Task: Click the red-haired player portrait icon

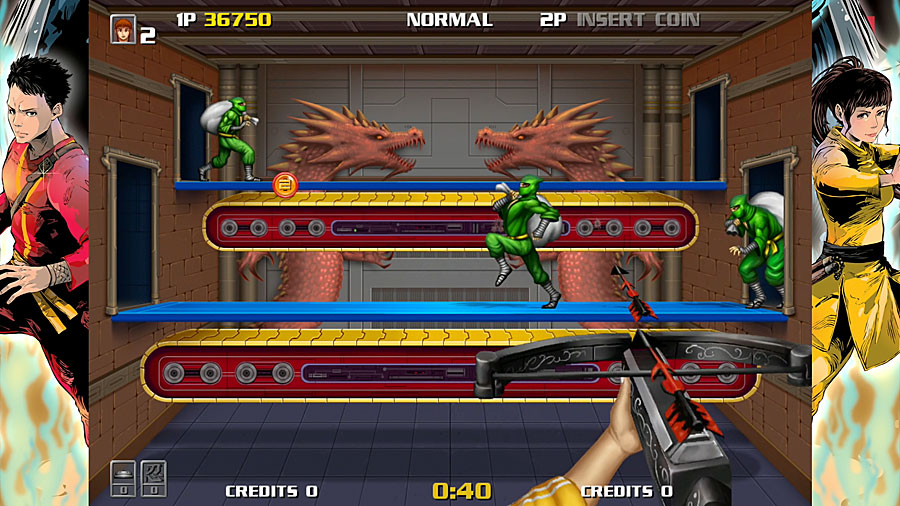Action: point(123,28)
